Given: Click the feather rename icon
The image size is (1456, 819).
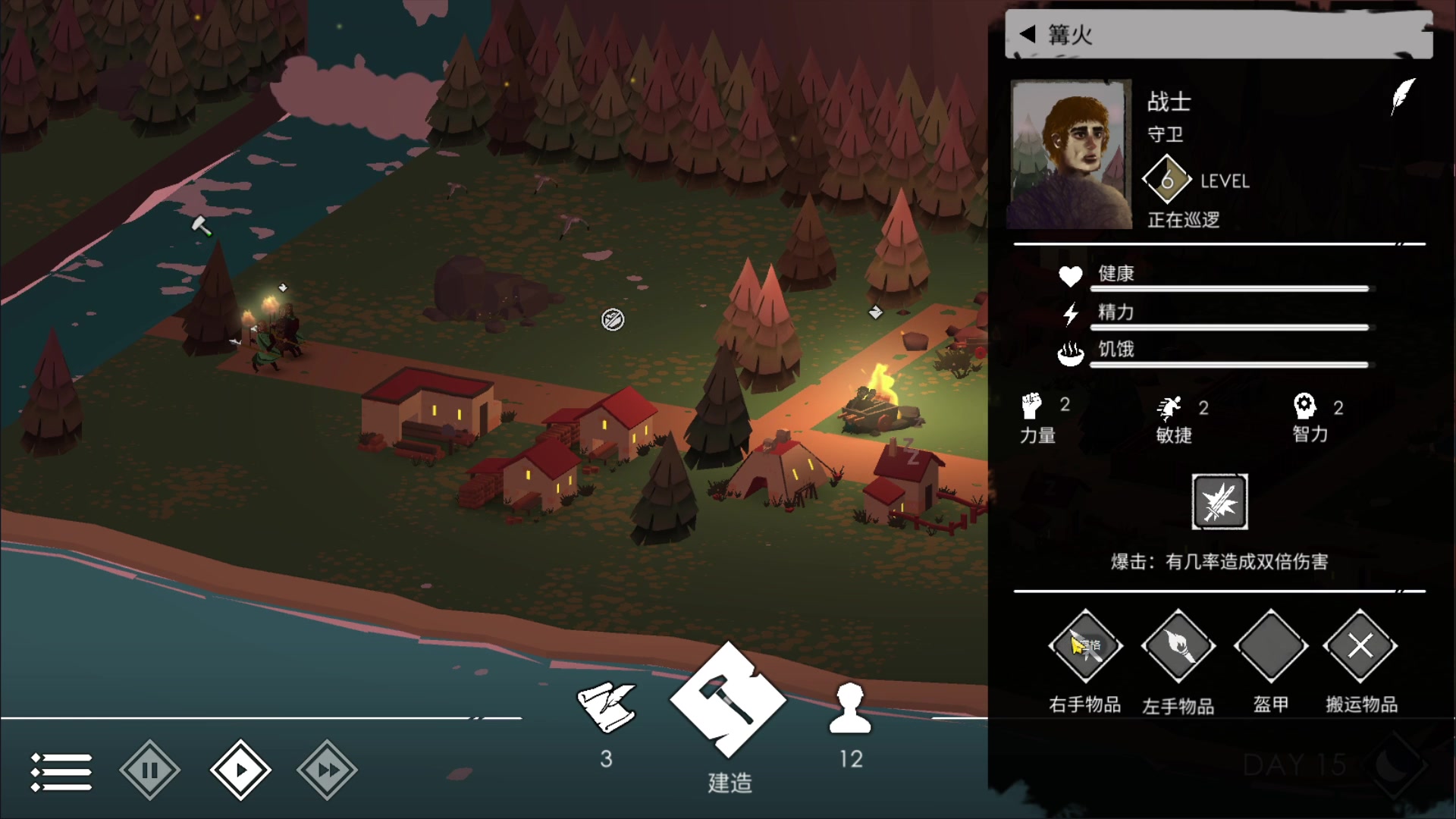Looking at the screenshot, I should pos(1403,96).
